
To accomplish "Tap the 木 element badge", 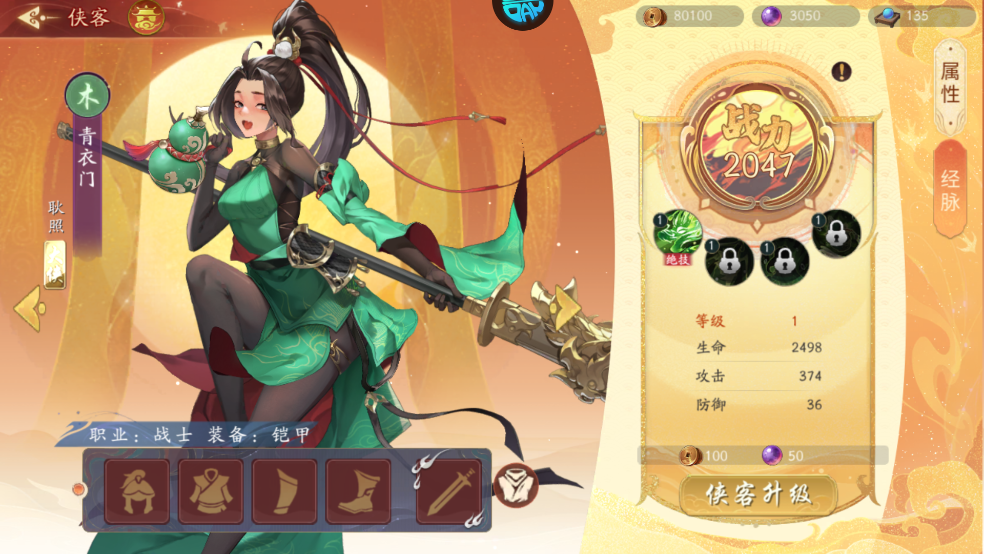I will coord(88,96).
